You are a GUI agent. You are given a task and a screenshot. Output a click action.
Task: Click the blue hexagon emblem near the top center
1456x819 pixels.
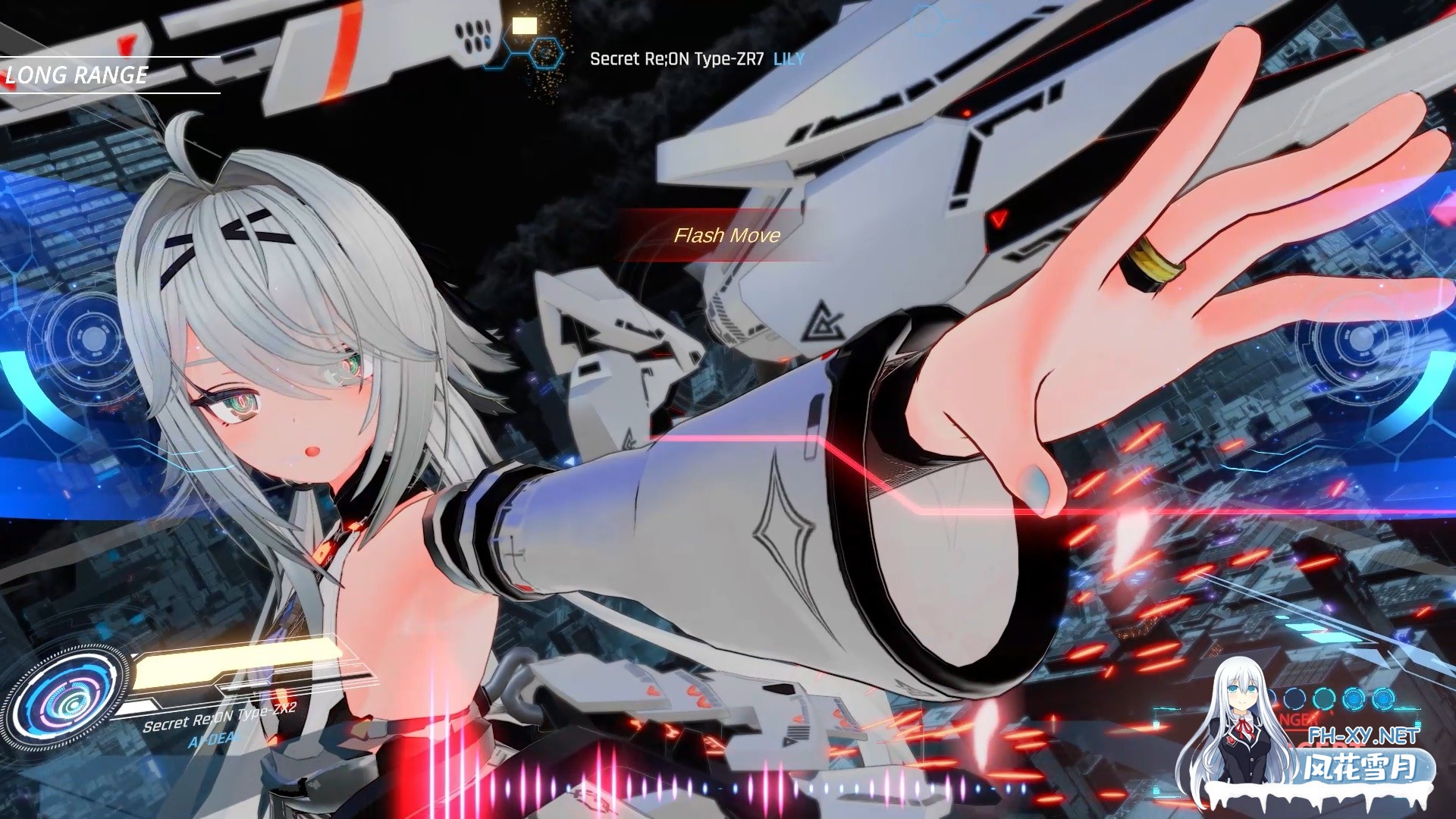(545, 53)
